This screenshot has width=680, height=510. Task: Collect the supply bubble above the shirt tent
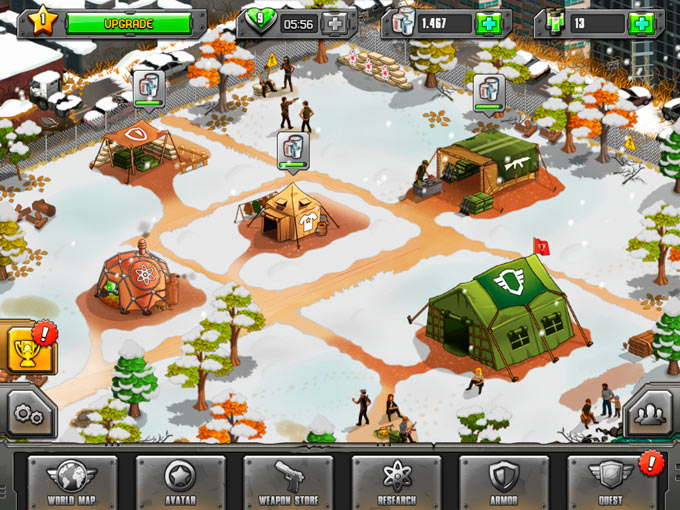pos(294,151)
